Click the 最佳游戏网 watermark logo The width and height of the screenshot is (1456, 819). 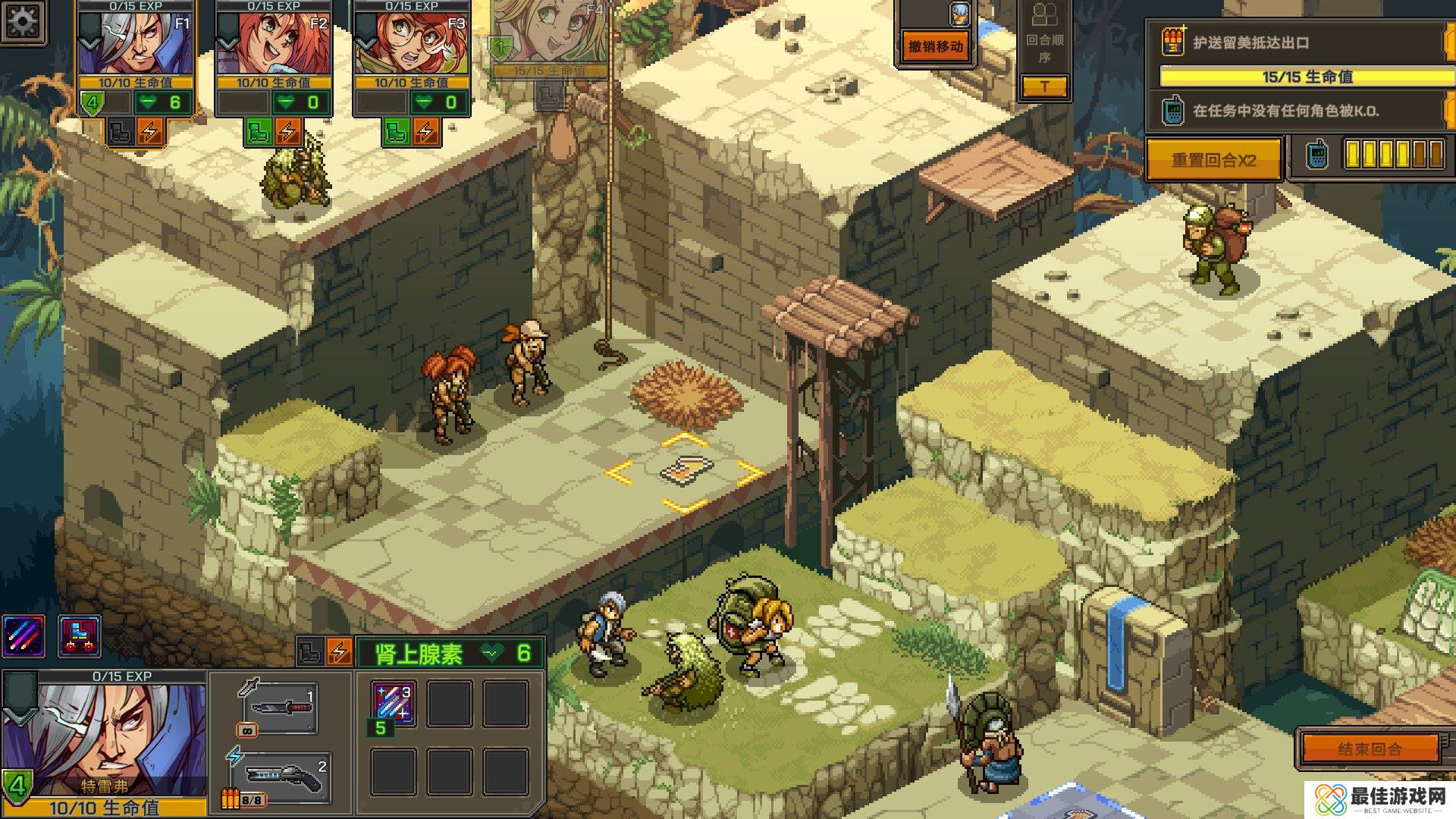point(1382,799)
